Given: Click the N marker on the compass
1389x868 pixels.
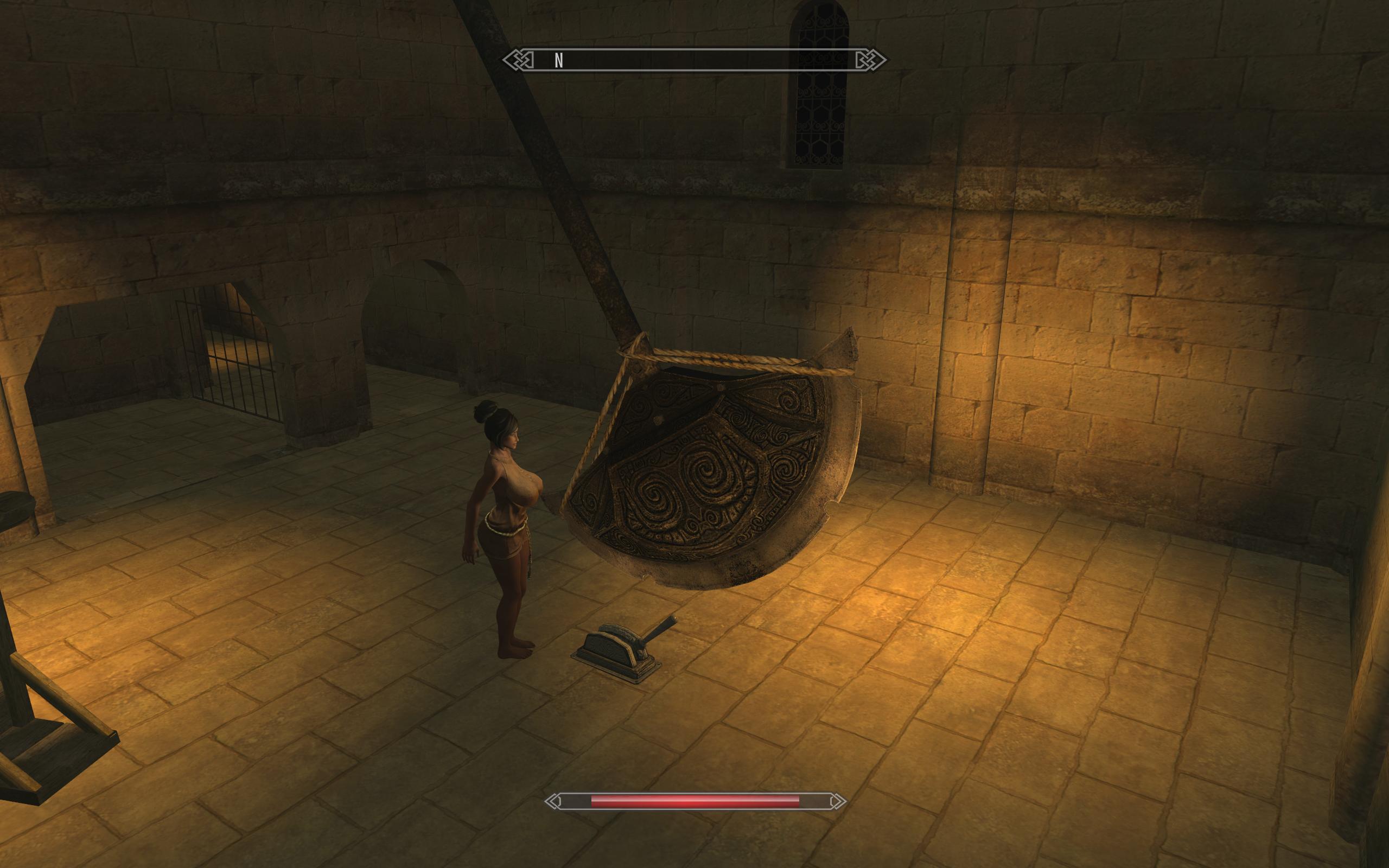Looking at the screenshot, I should pos(558,59).
